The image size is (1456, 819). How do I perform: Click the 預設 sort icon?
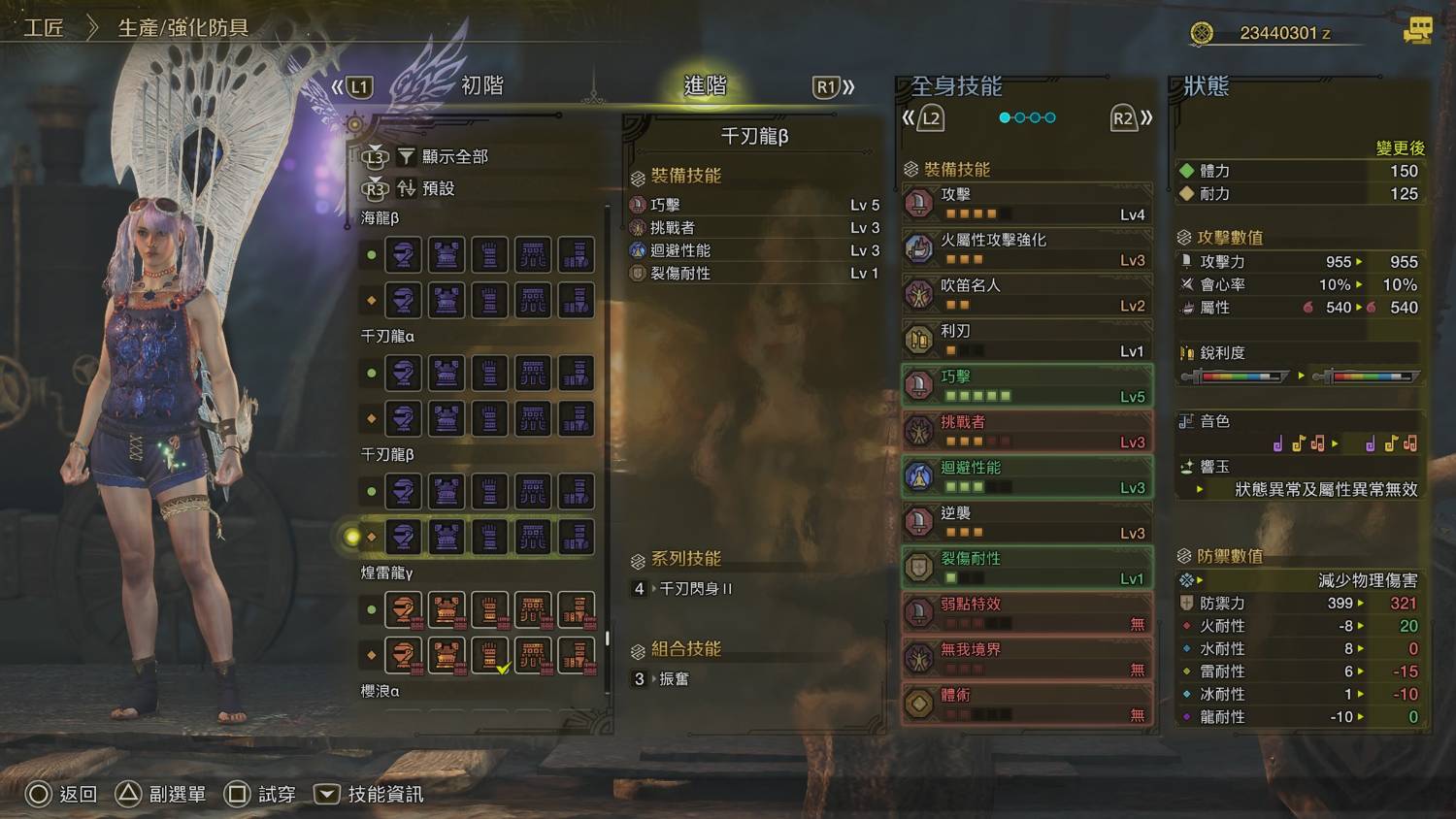[406, 190]
